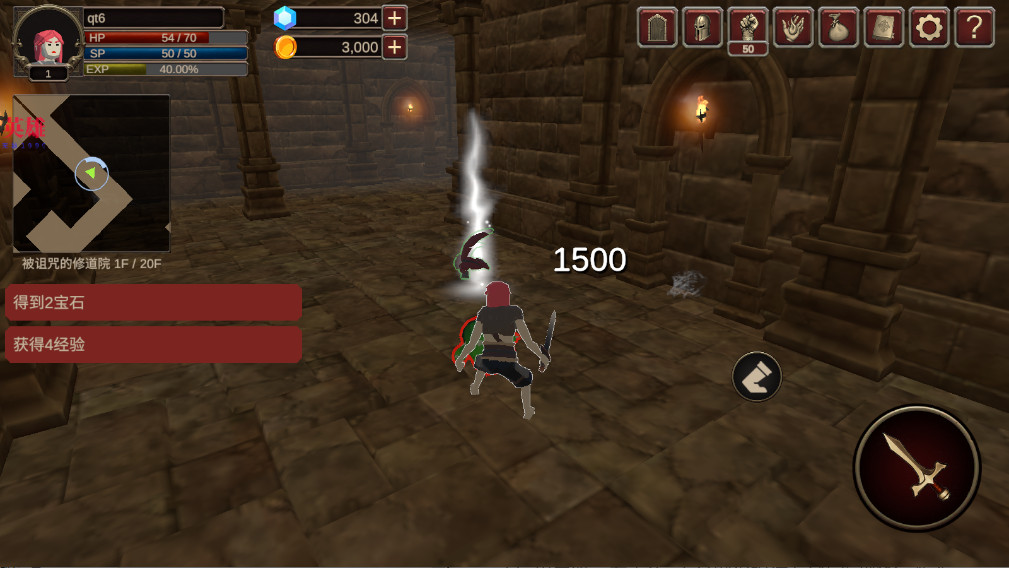
Task: Add more gold coins with plus button
Action: point(395,47)
